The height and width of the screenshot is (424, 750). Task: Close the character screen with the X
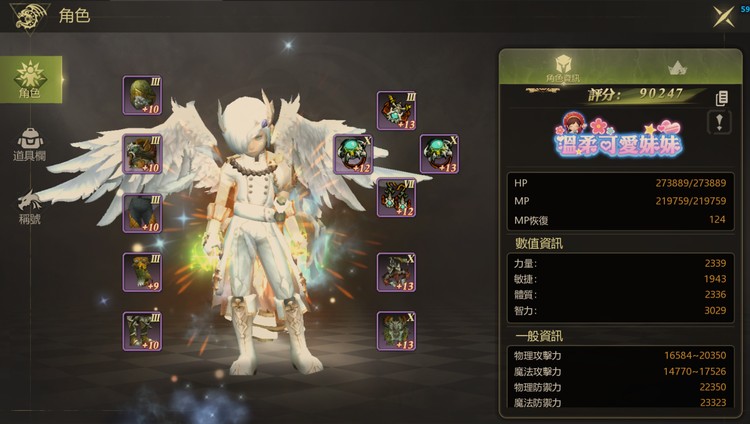pyautogui.click(x=723, y=16)
